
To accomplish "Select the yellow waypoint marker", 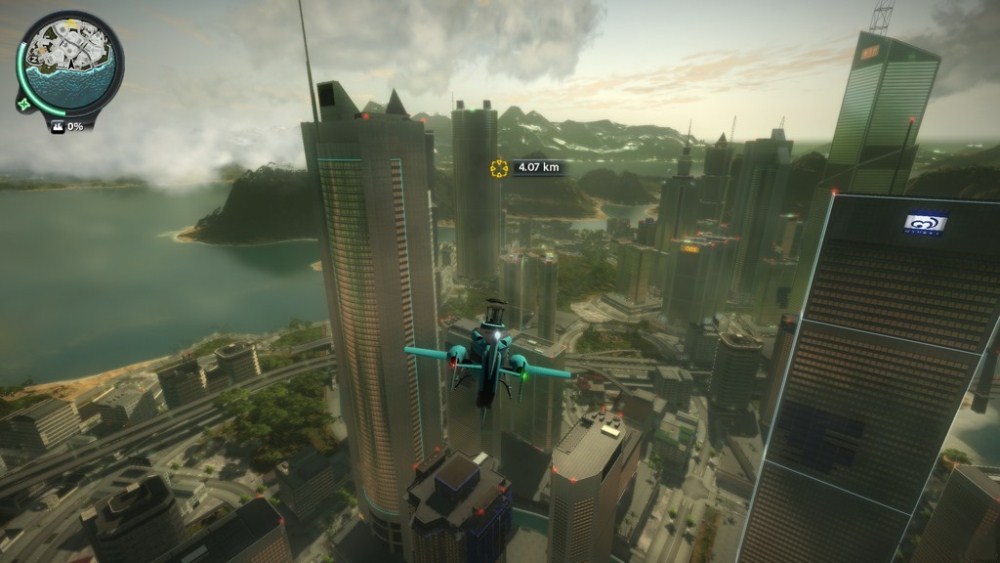I will click(497, 167).
